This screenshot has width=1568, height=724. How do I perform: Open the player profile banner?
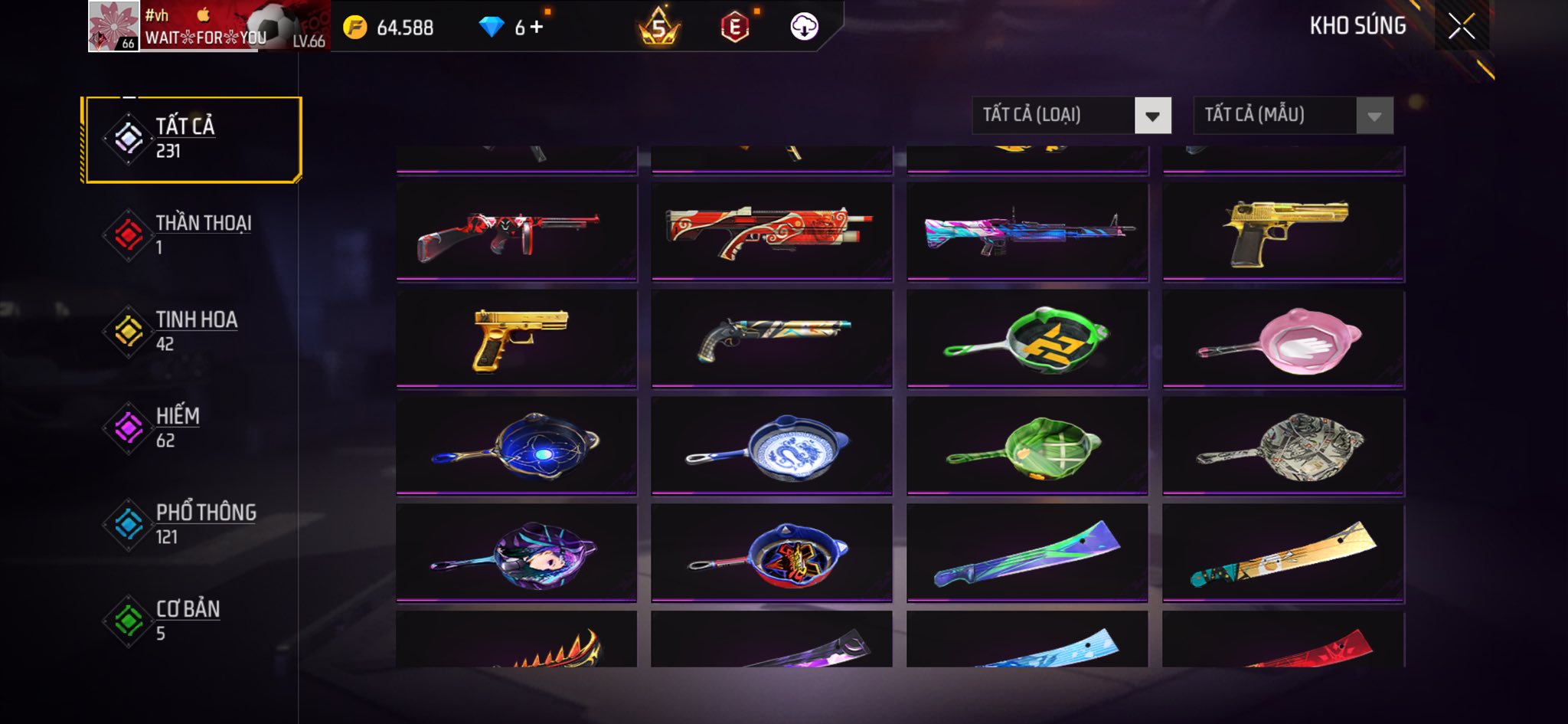click(208, 26)
